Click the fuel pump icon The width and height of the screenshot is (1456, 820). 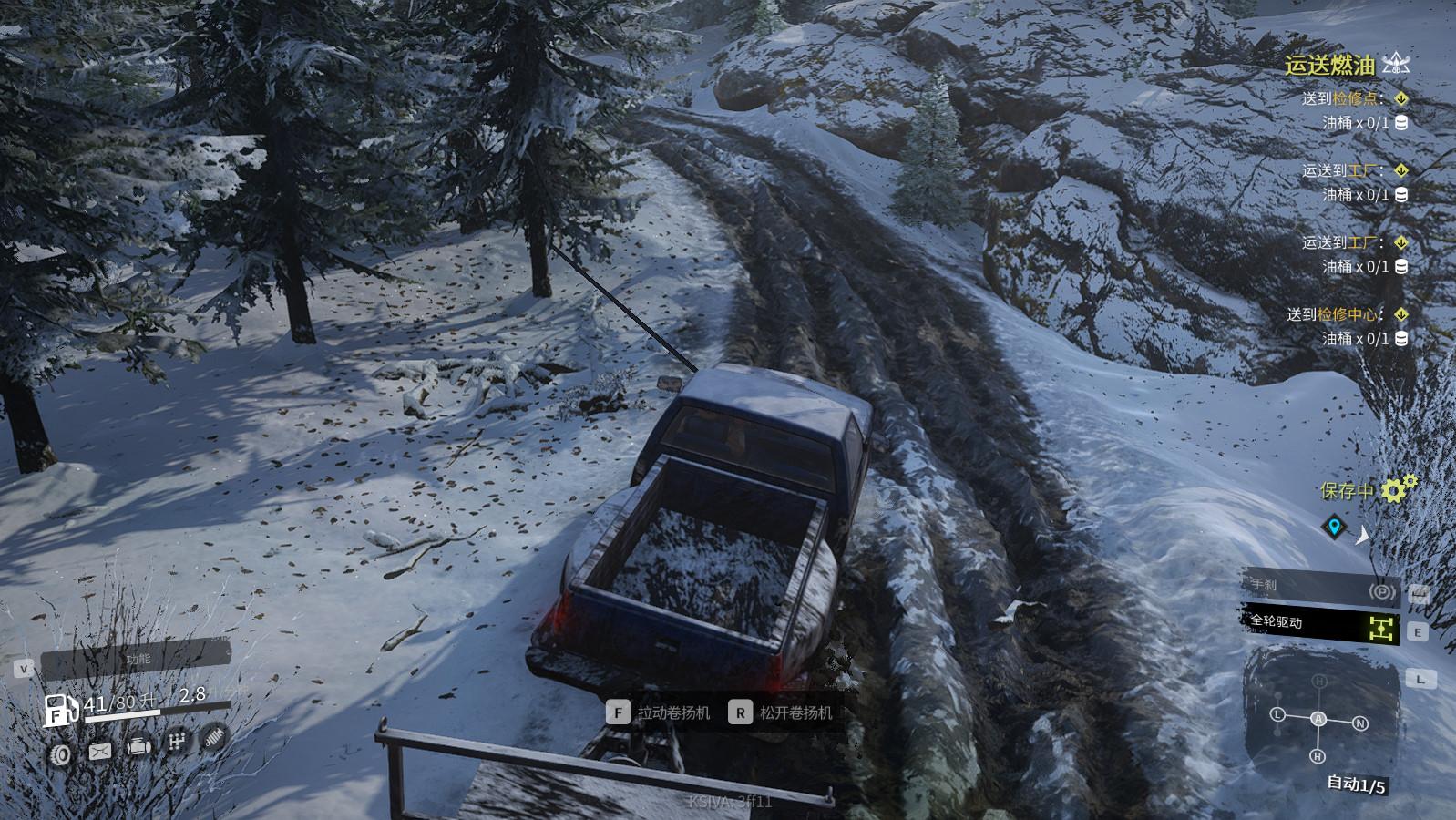pyautogui.click(x=60, y=710)
